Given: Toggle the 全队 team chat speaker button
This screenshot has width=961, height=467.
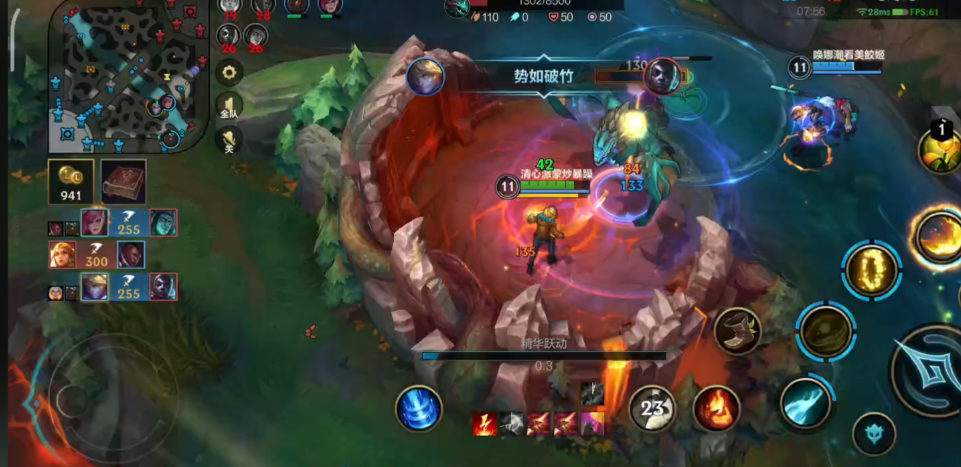Looking at the screenshot, I should pos(230,107).
